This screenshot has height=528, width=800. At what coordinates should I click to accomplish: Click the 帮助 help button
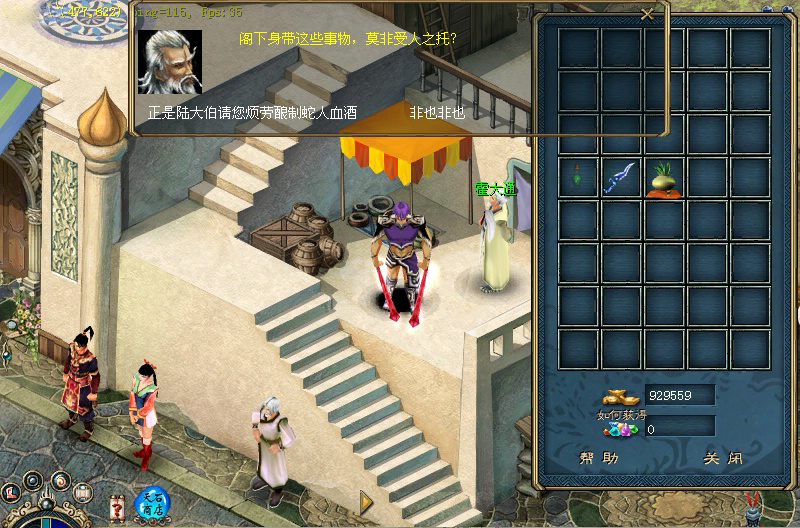(x=599, y=458)
